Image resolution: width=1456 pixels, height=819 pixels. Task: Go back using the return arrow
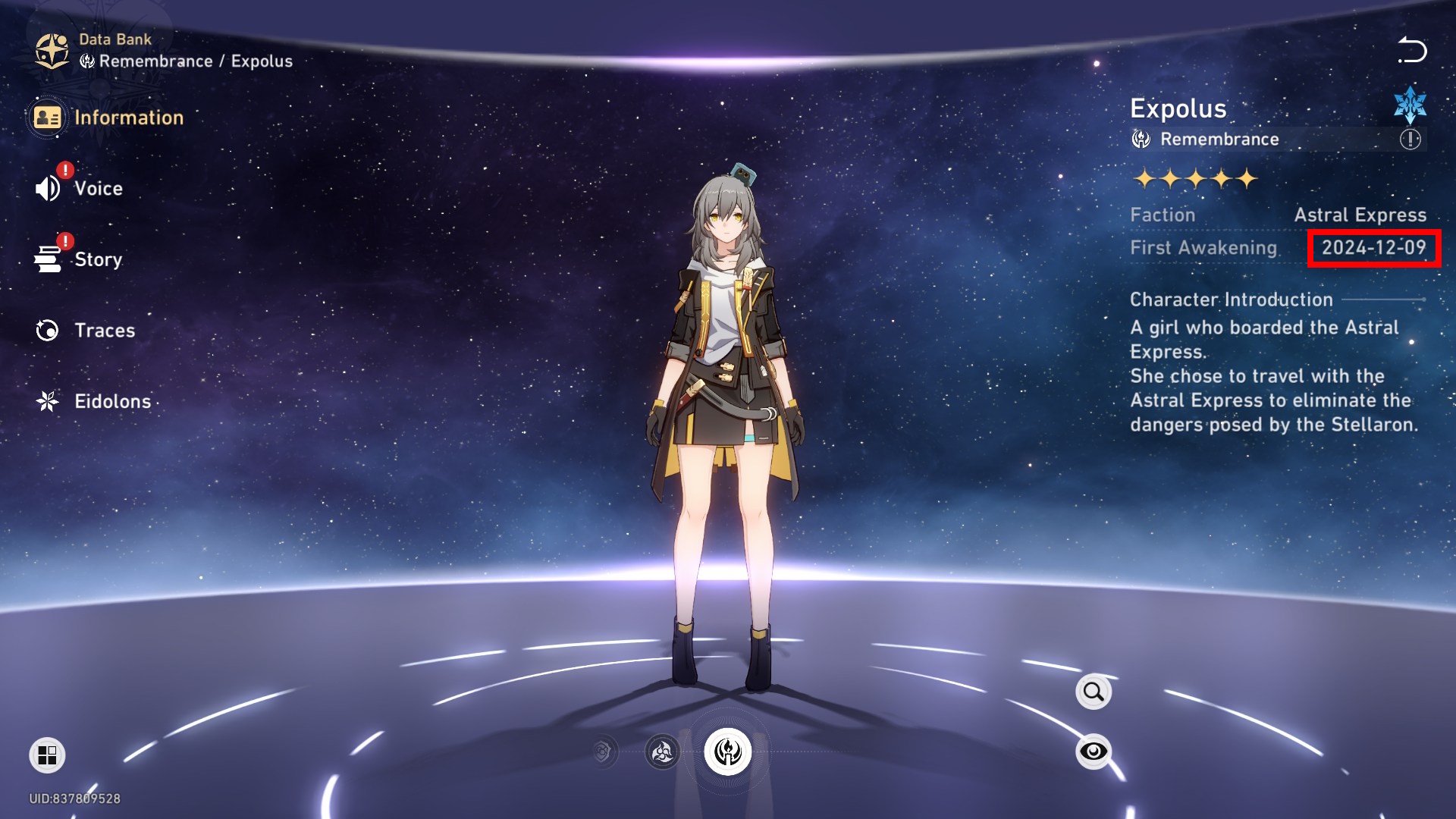tap(1412, 50)
